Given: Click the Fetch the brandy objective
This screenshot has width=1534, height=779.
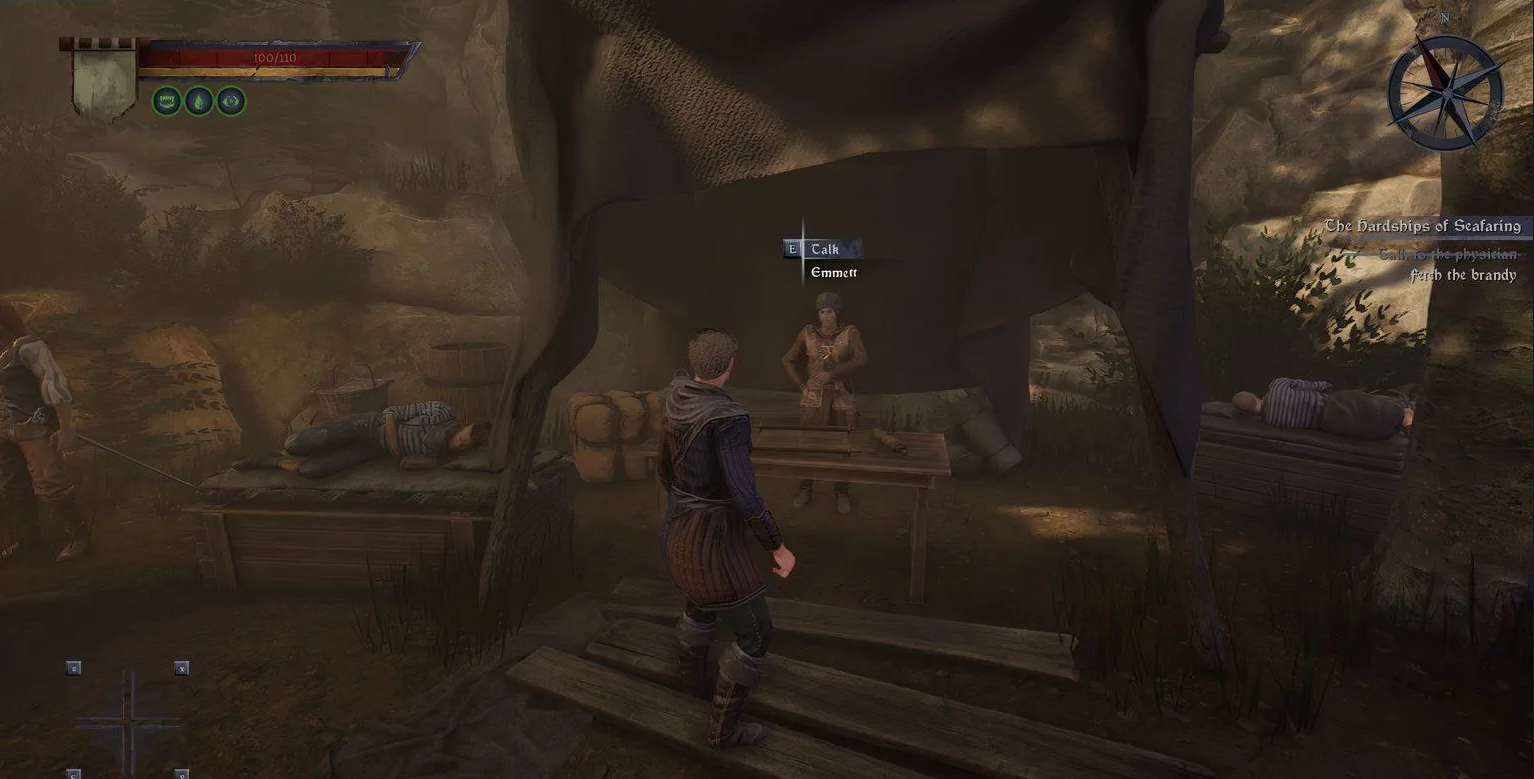Looking at the screenshot, I should tap(1463, 275).
